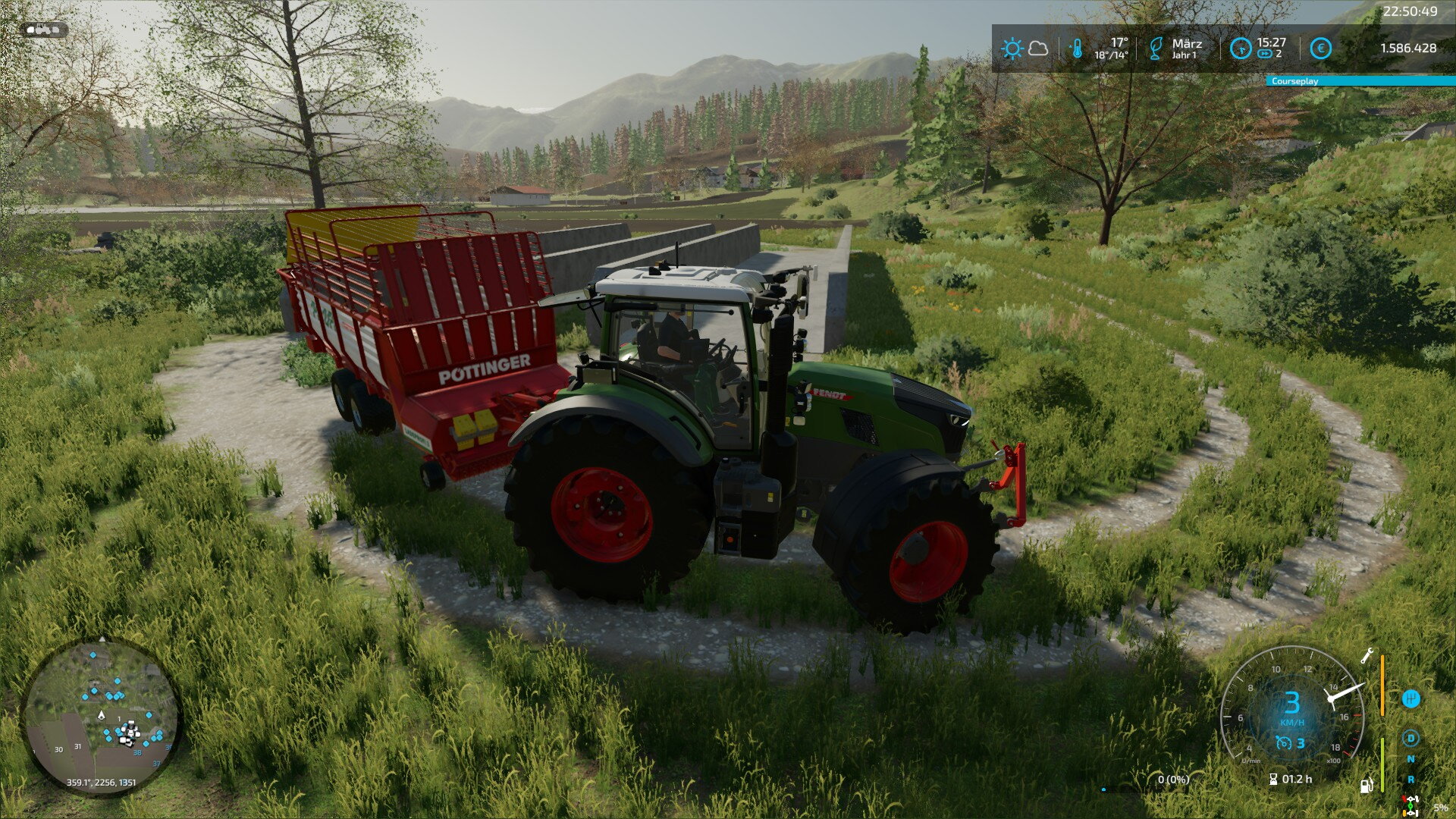
Task: Open the circular minimap
Action: click(x=101, y=717)
